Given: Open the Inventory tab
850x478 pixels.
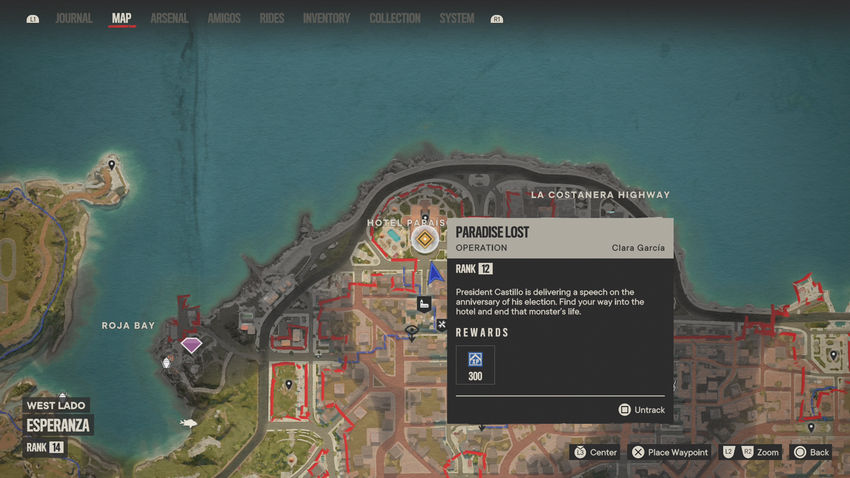Looking at the screenshot, I should [x=326, y=18].
